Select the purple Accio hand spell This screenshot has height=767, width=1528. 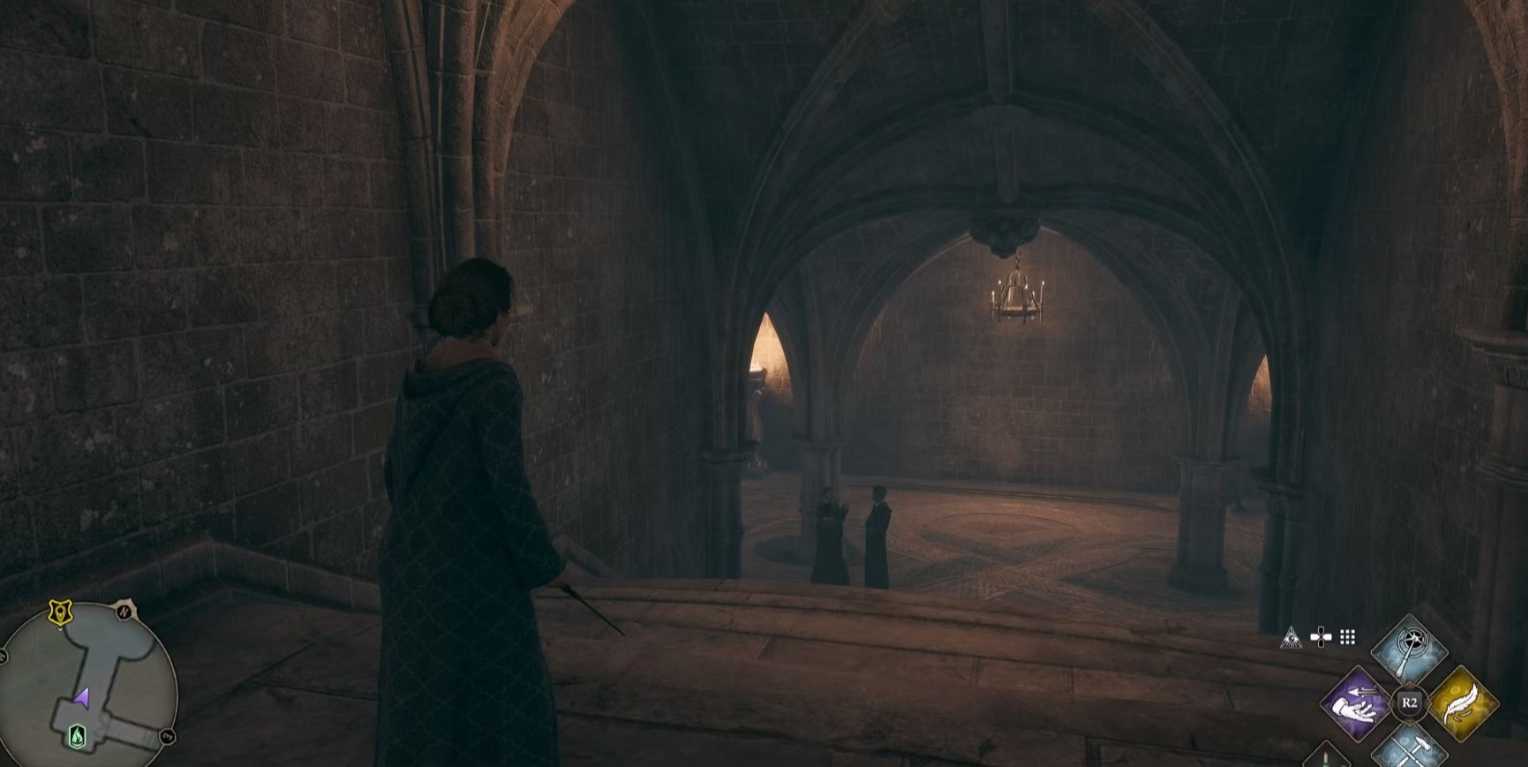[1355, 703]
